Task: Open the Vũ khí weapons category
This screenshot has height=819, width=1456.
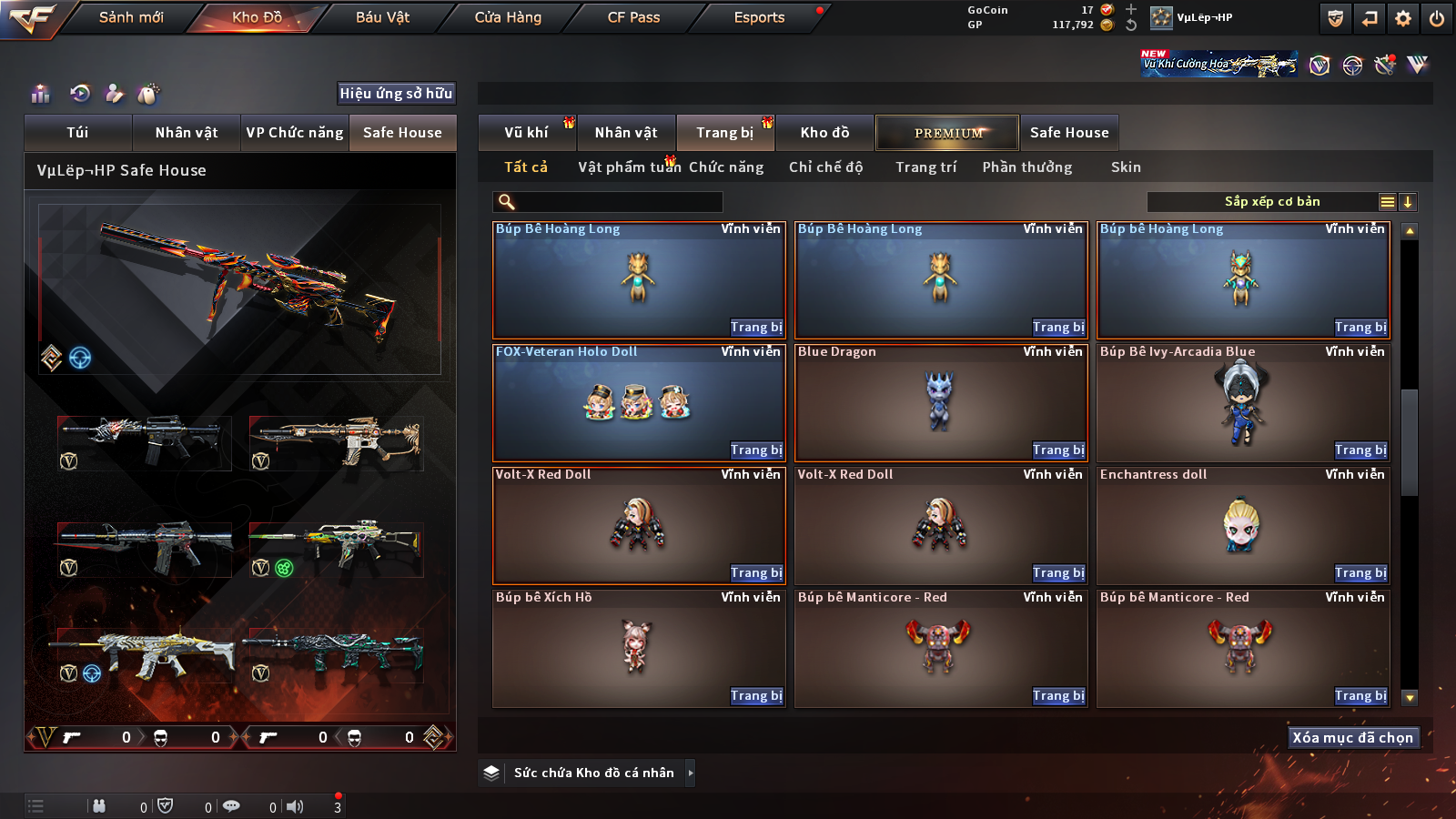Action: [526, 133]
